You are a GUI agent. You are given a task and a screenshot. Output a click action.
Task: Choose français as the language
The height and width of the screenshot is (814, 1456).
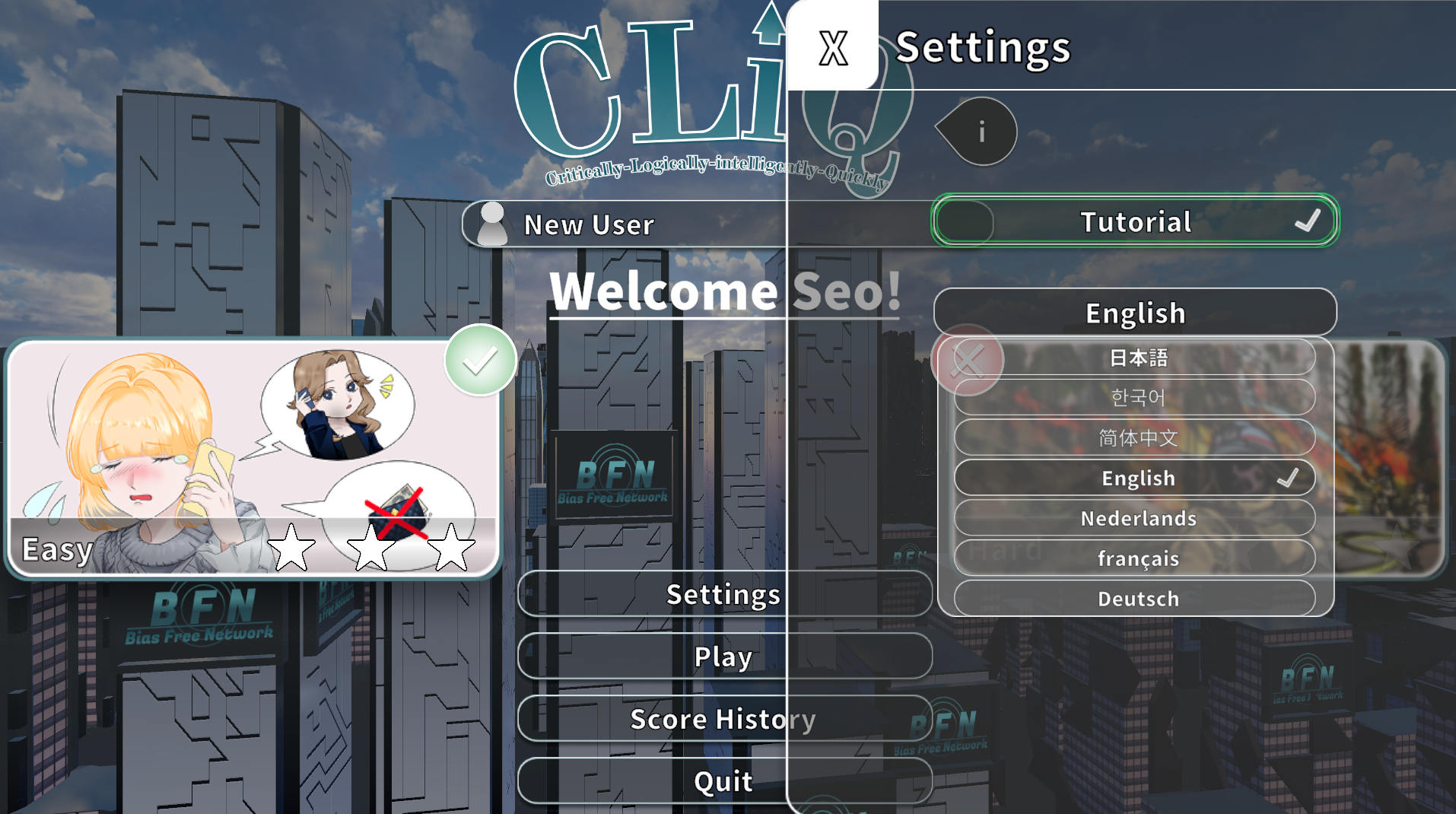click(1137, 558)
